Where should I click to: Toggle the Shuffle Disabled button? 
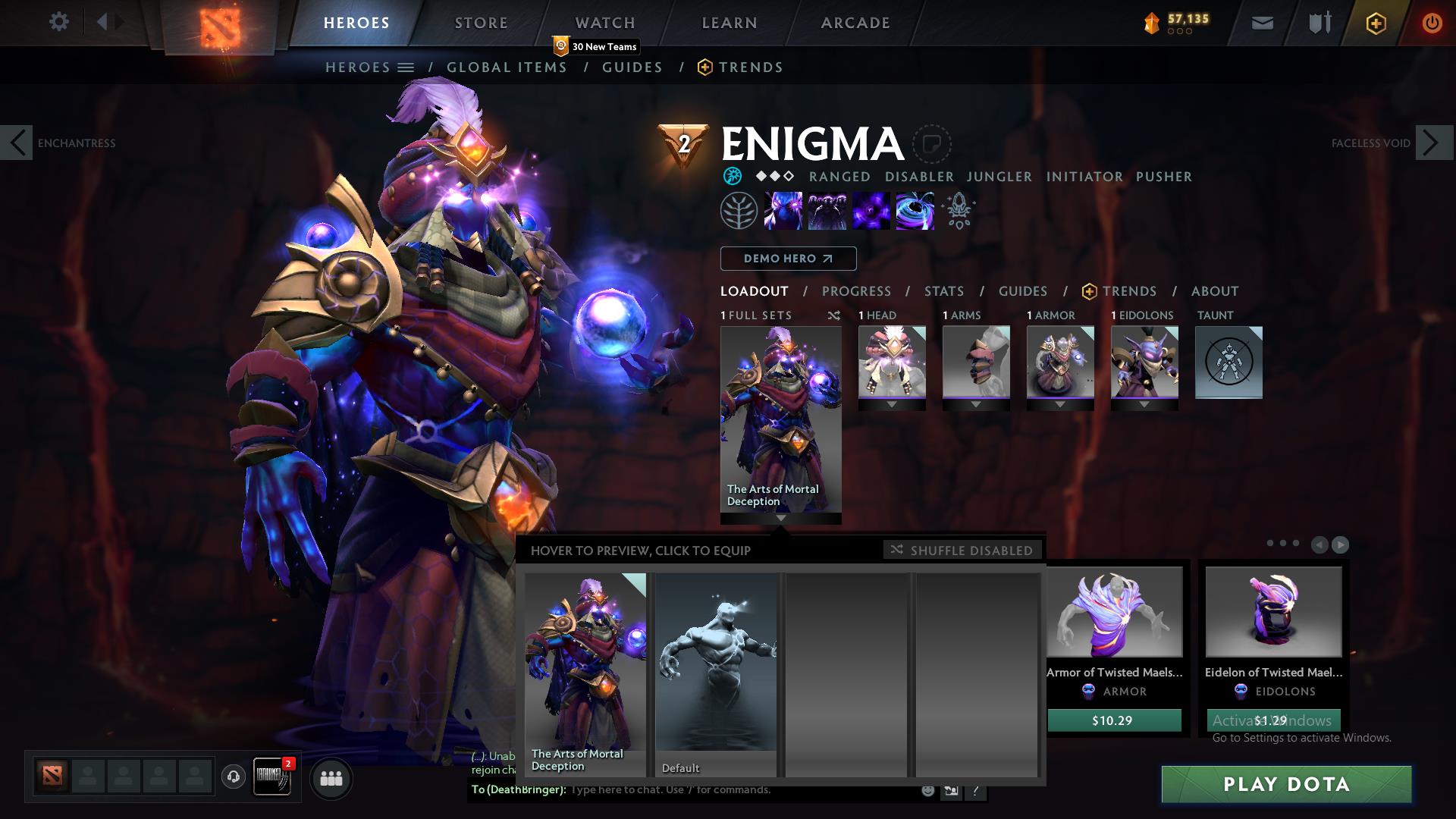point(962,551)
